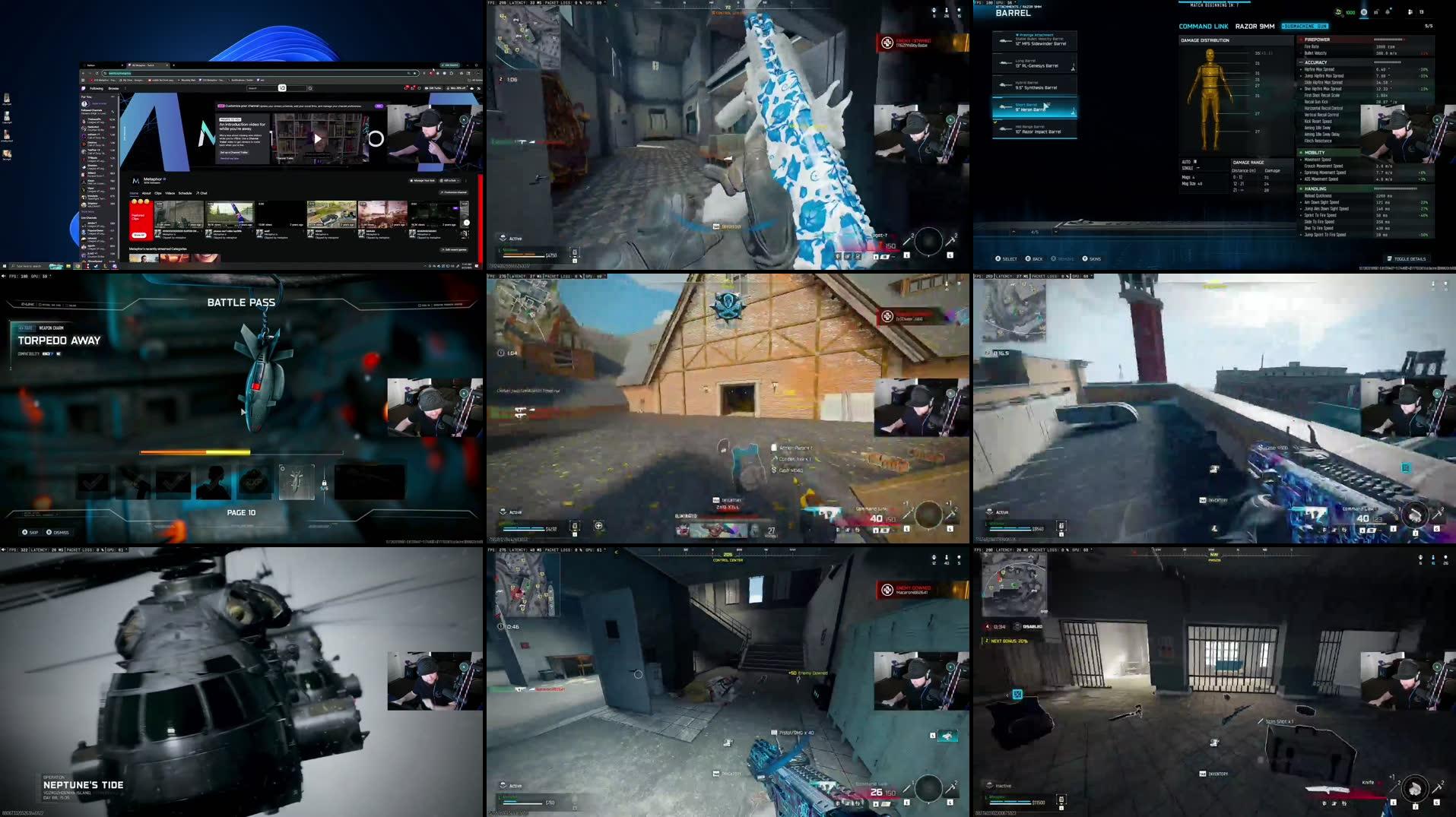
Task: Click the gamepad icon near the friends counter
Action: pos(1409,11)
